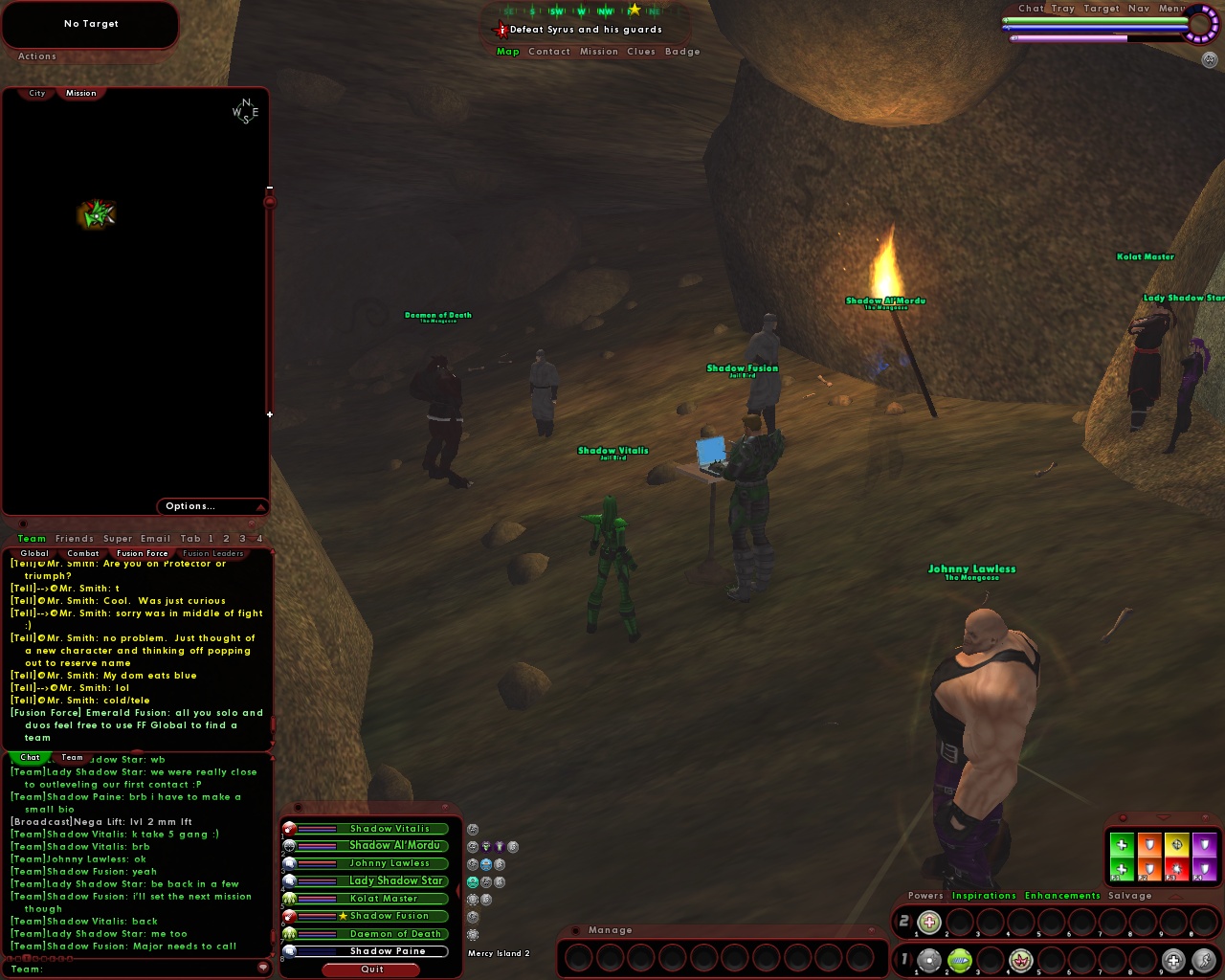Image resolution: width=1225 pixels, height=980 pixels.
Task: Switch to the City tab on the map window
Action: (35, 93)
